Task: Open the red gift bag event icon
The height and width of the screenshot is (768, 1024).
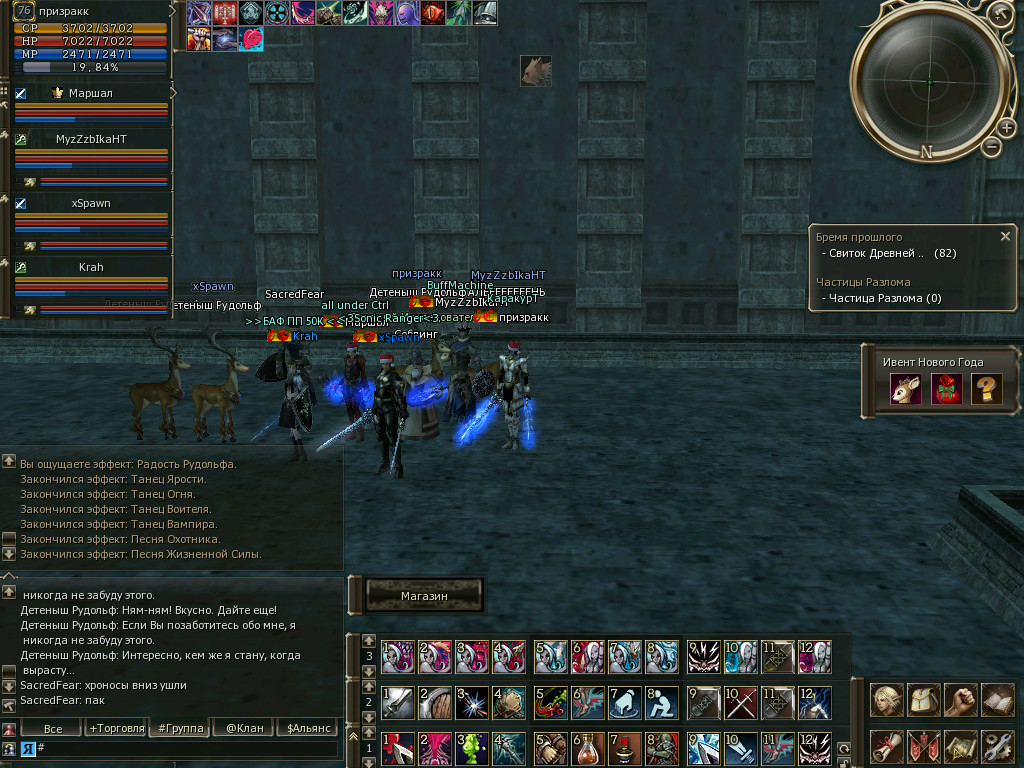Action: coord(946,389)
